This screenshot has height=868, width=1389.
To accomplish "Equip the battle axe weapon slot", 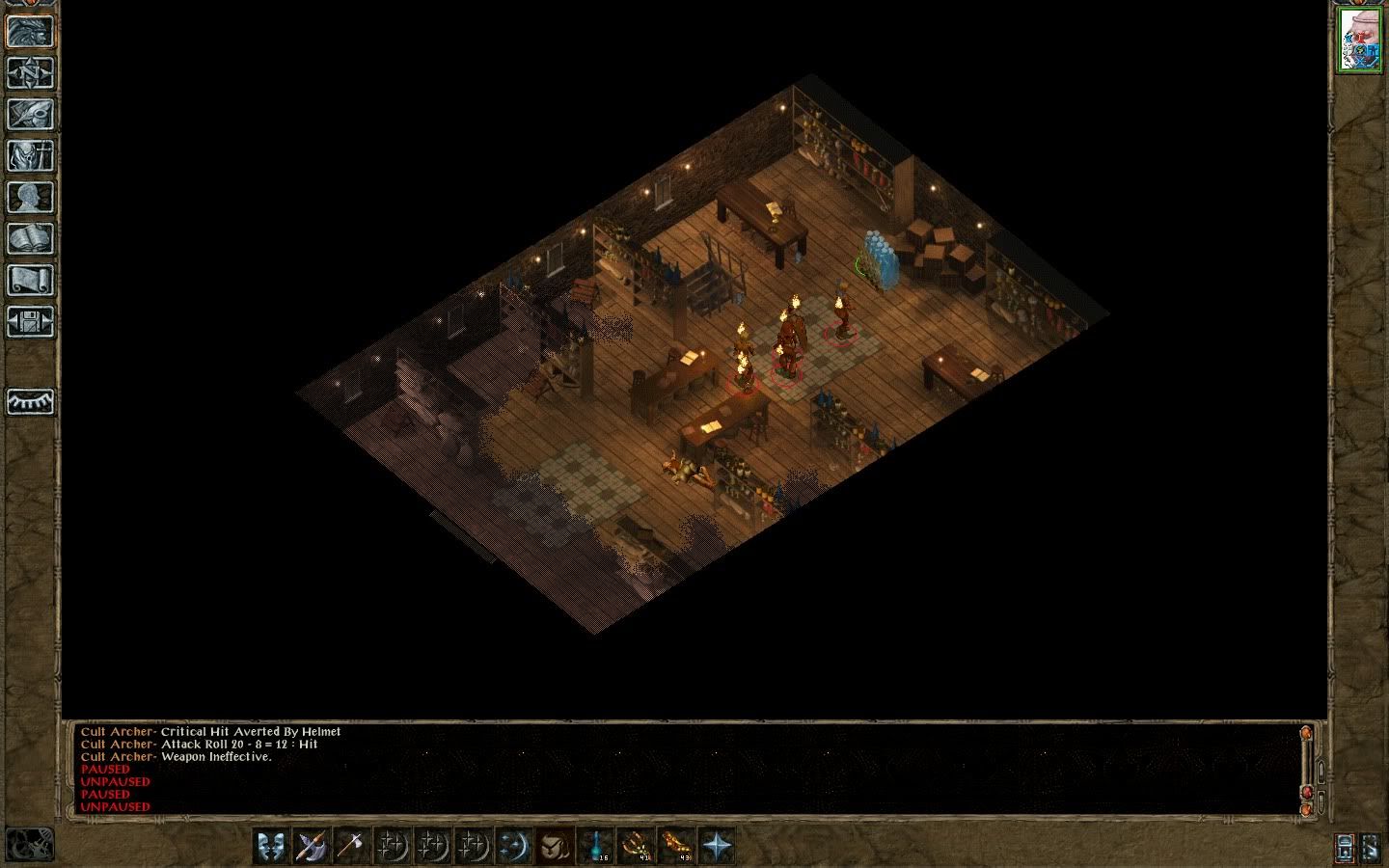I will click(311, 846).
